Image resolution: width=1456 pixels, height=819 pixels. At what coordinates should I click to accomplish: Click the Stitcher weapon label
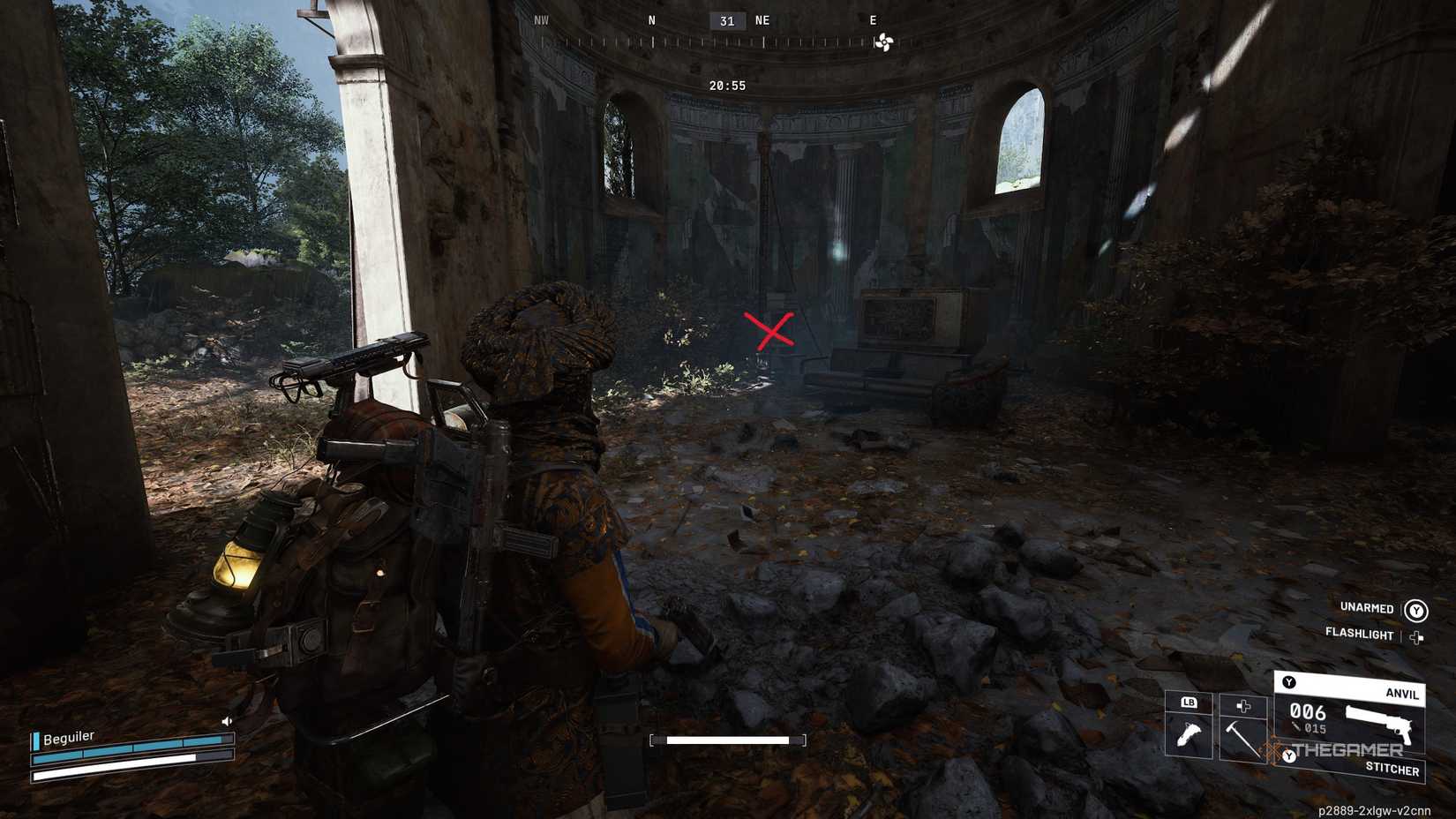point(1392,768)
